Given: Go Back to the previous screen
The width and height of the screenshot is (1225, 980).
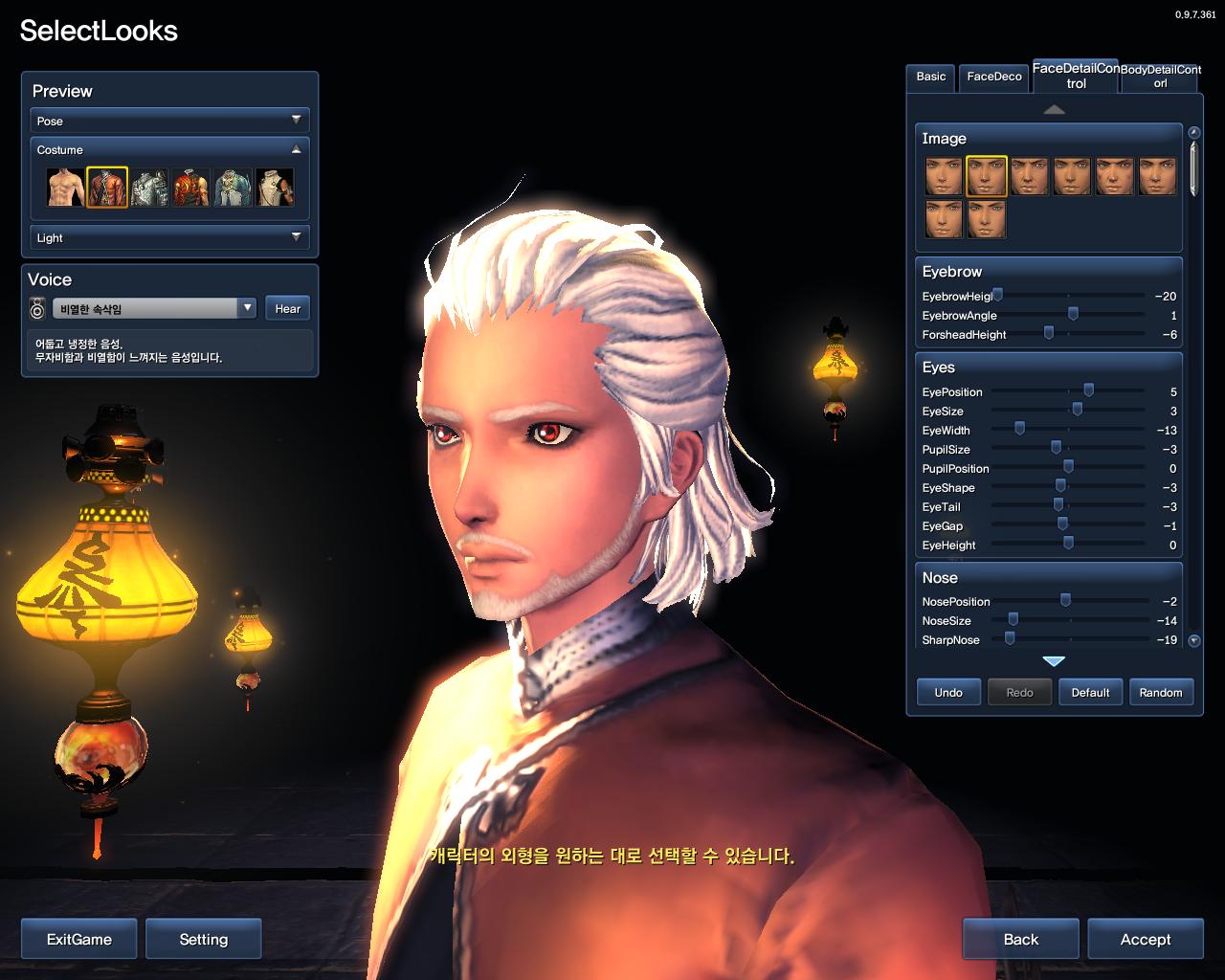Looking at the screenshot, I should [1020, 939].
